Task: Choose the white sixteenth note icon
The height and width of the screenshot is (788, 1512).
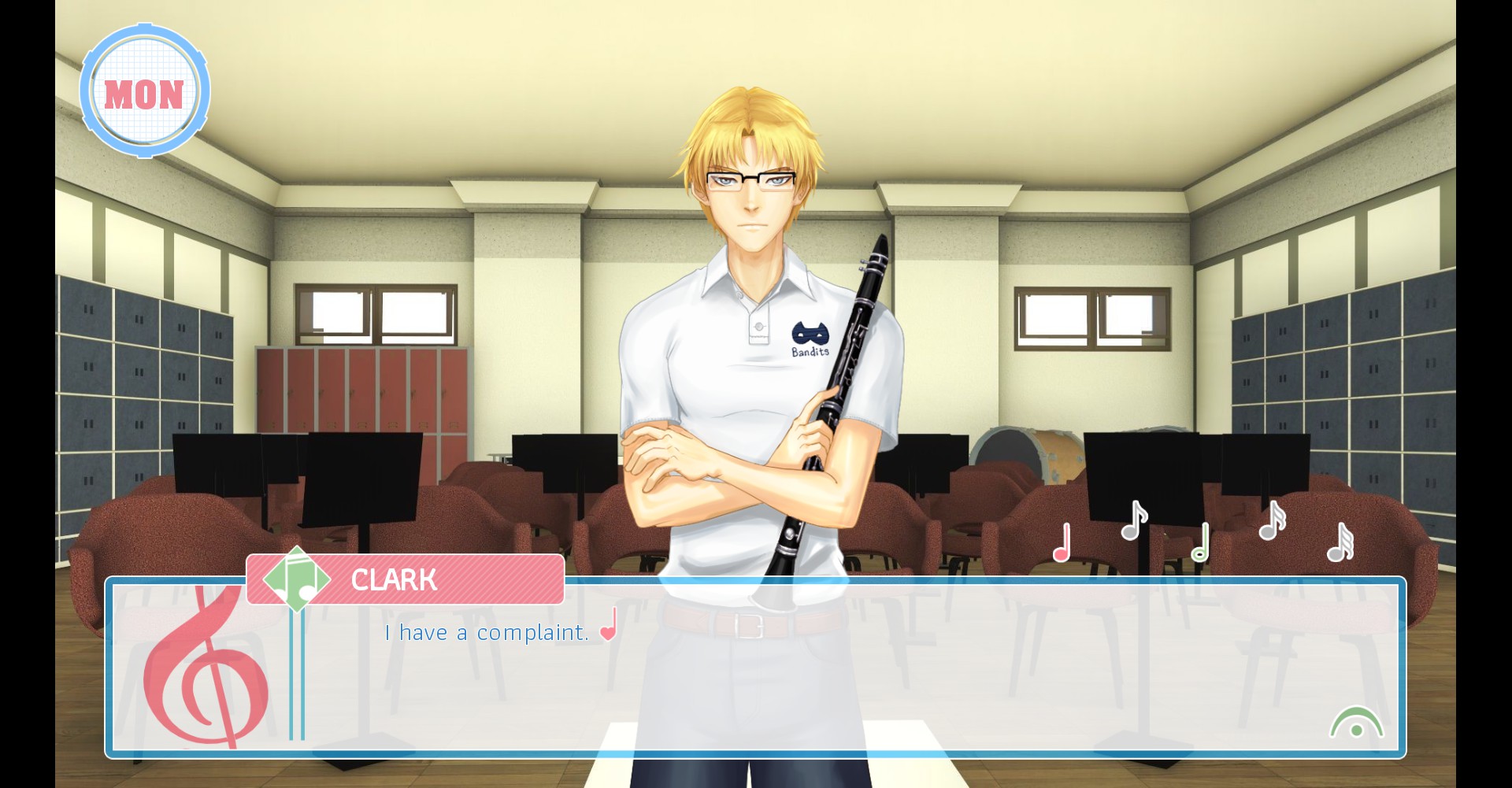Action: click(1271, 521)
